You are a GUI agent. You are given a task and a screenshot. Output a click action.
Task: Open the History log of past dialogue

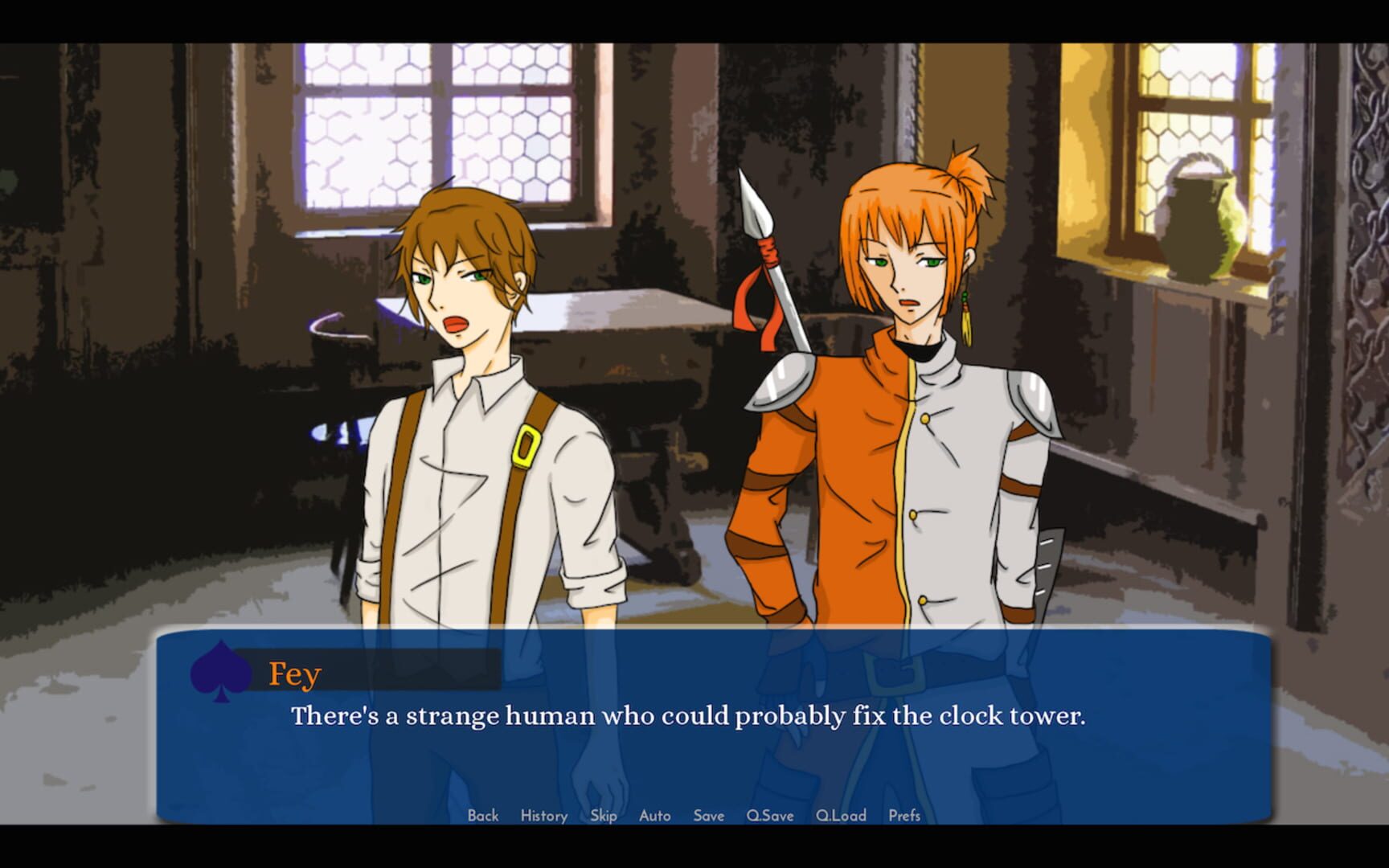tap(543, 815)
